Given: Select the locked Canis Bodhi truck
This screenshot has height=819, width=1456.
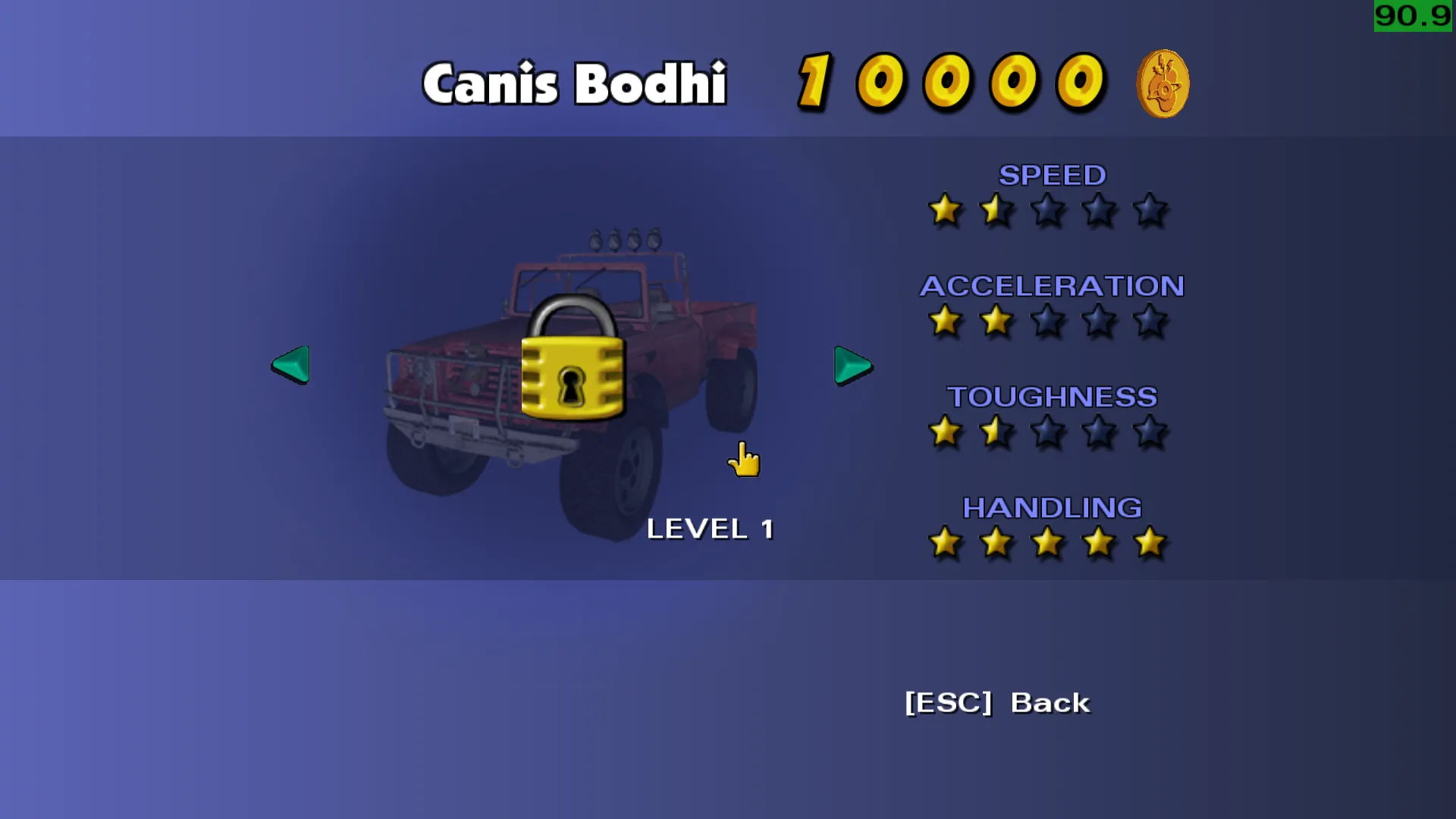Looking at the screenshot, I should [x=573, y=379].
